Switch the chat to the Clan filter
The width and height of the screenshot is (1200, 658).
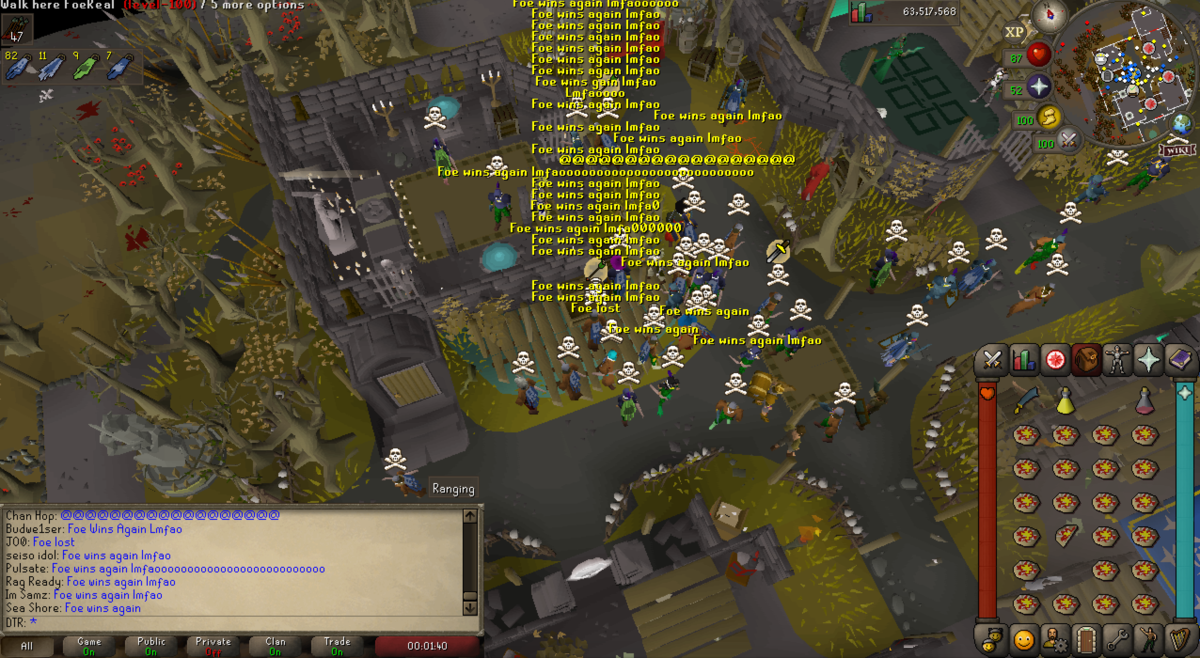coord(275,646)
